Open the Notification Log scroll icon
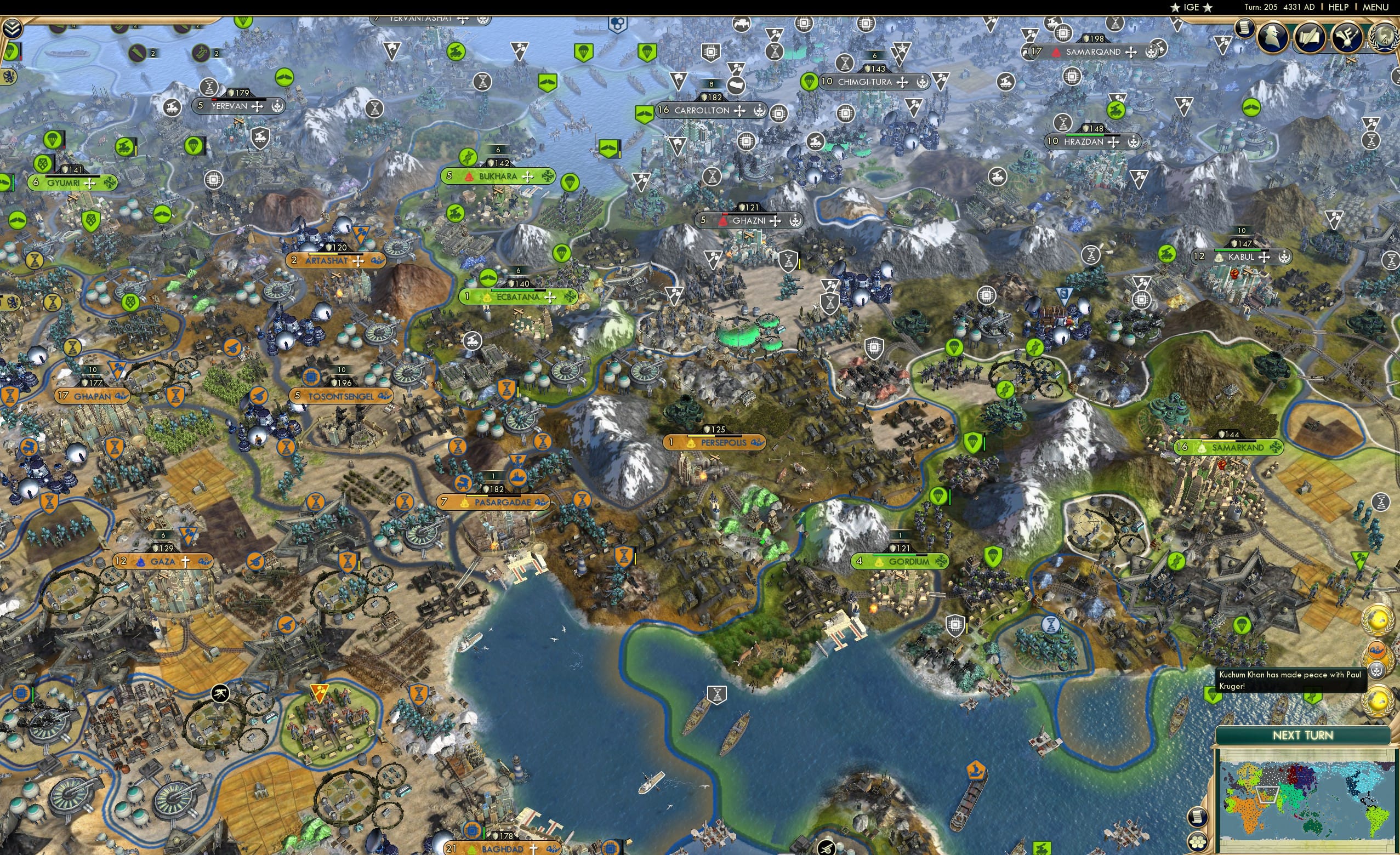Image resolution: width=1400 pixels, height=855 pixels. click(x=1246, y=27)
